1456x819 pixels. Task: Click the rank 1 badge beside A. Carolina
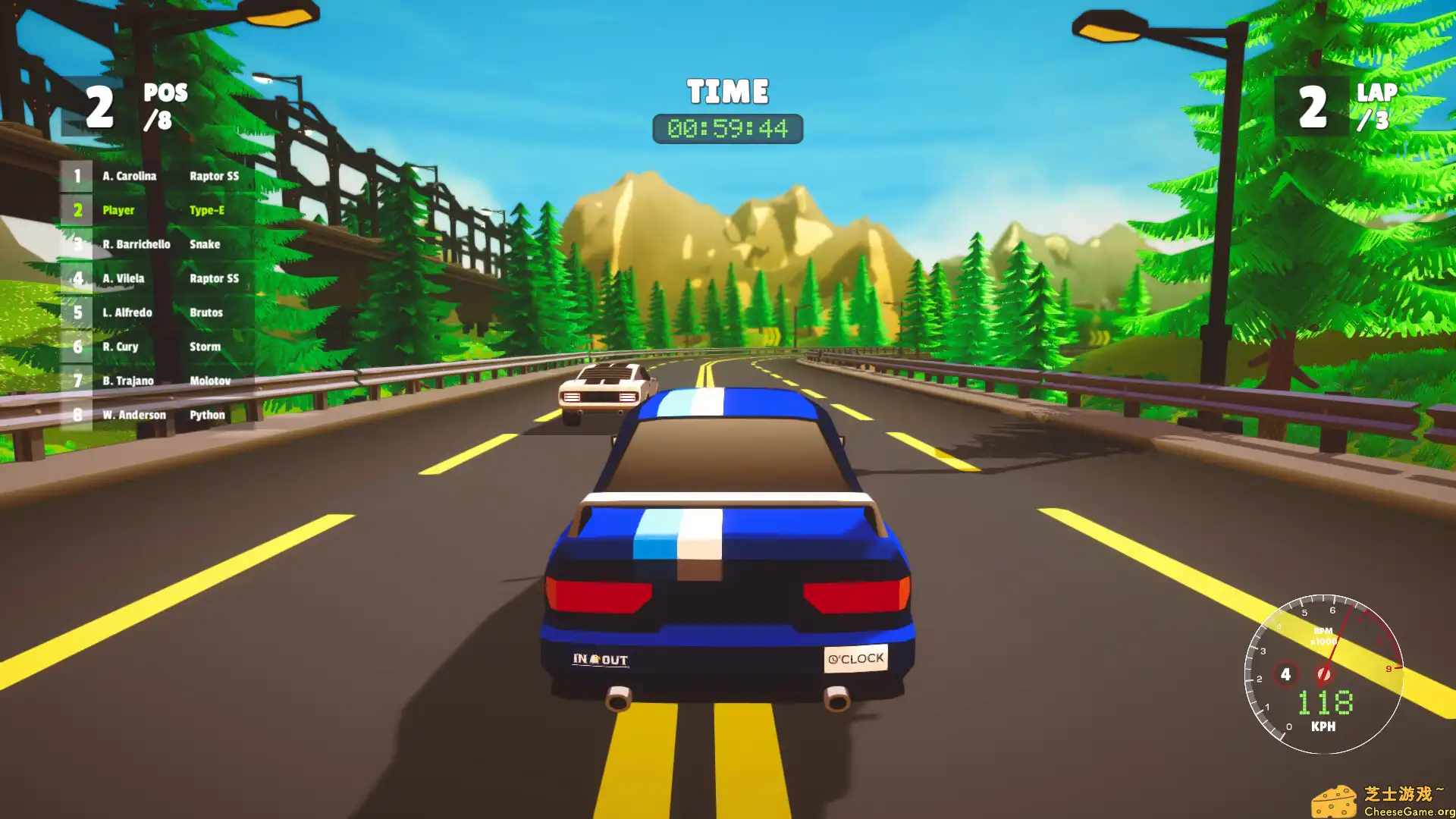tap(77, 176)
